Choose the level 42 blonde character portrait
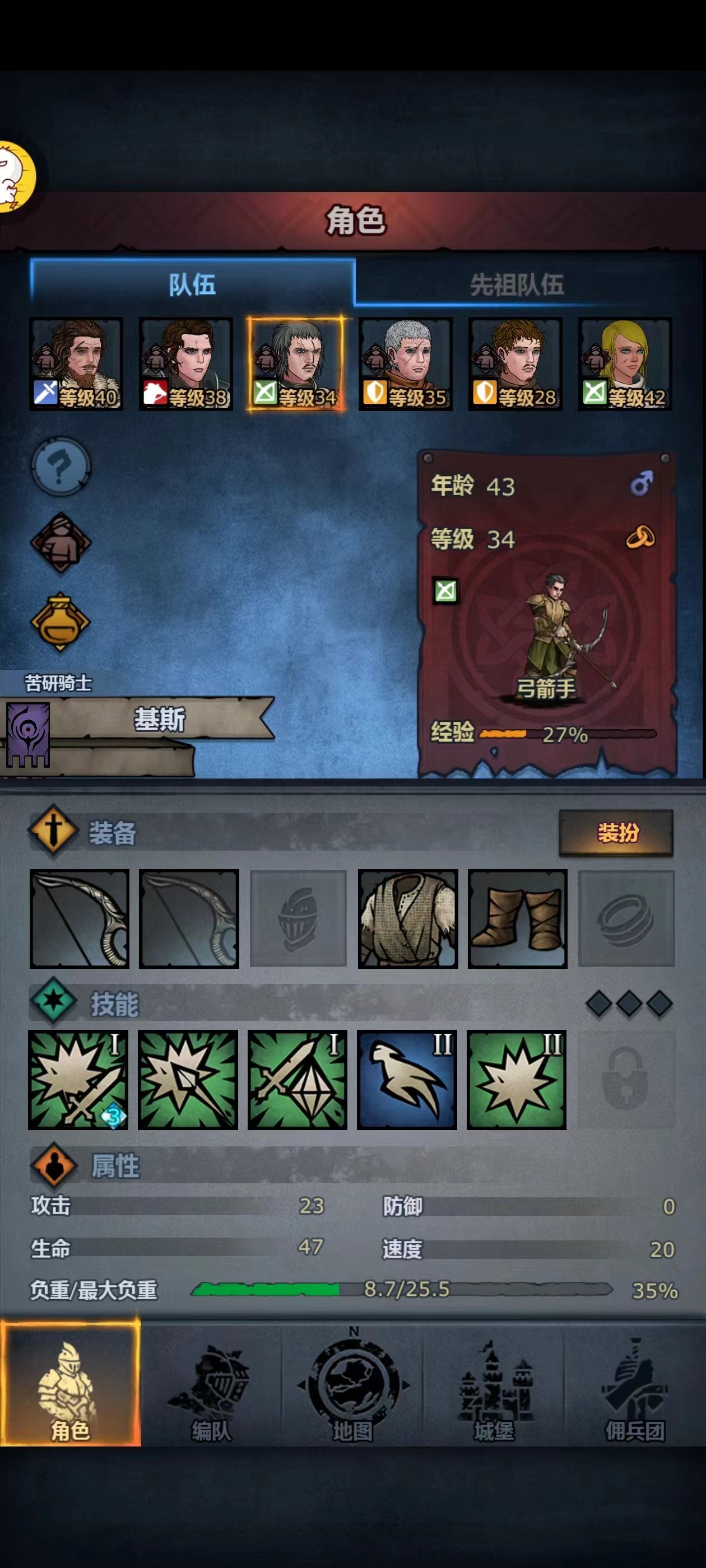 click(x=625, y=363)
